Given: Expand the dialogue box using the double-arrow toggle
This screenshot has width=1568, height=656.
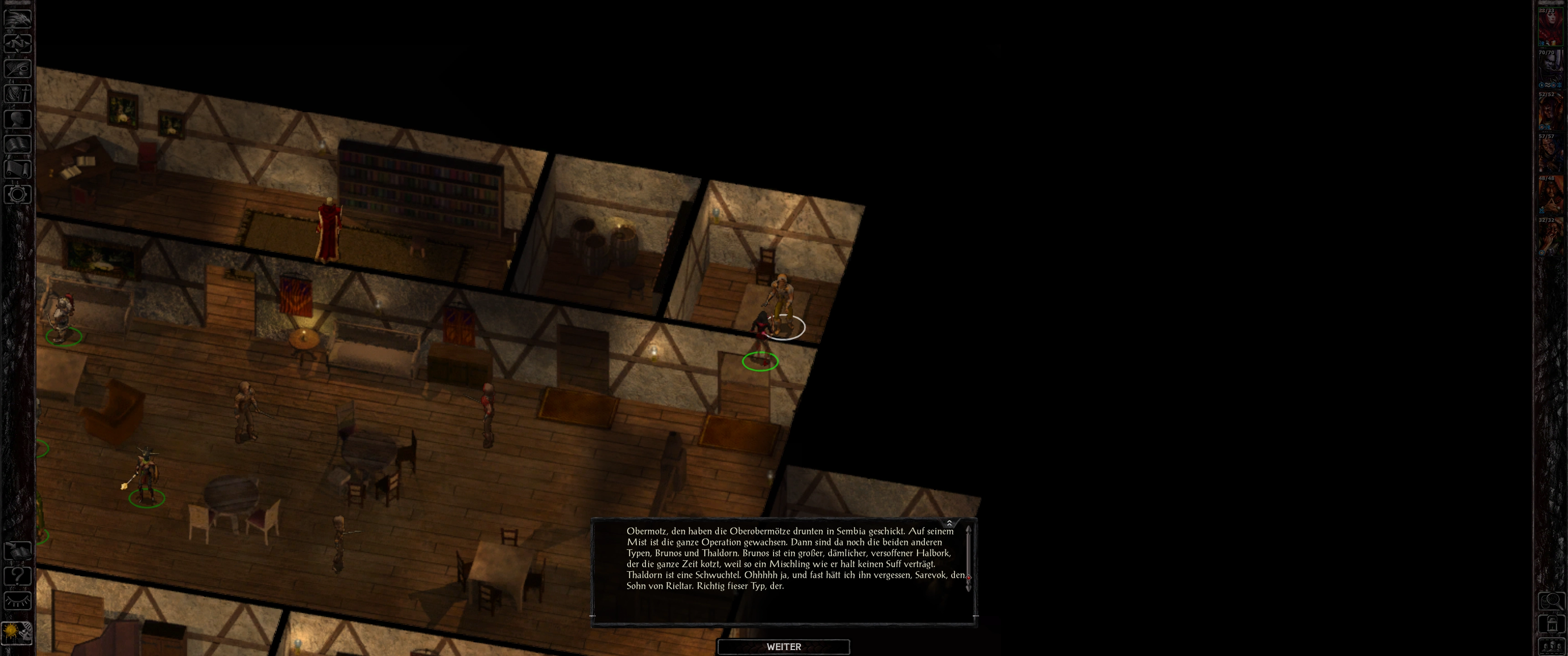Looking at the screenshot, I should point(949,523).
